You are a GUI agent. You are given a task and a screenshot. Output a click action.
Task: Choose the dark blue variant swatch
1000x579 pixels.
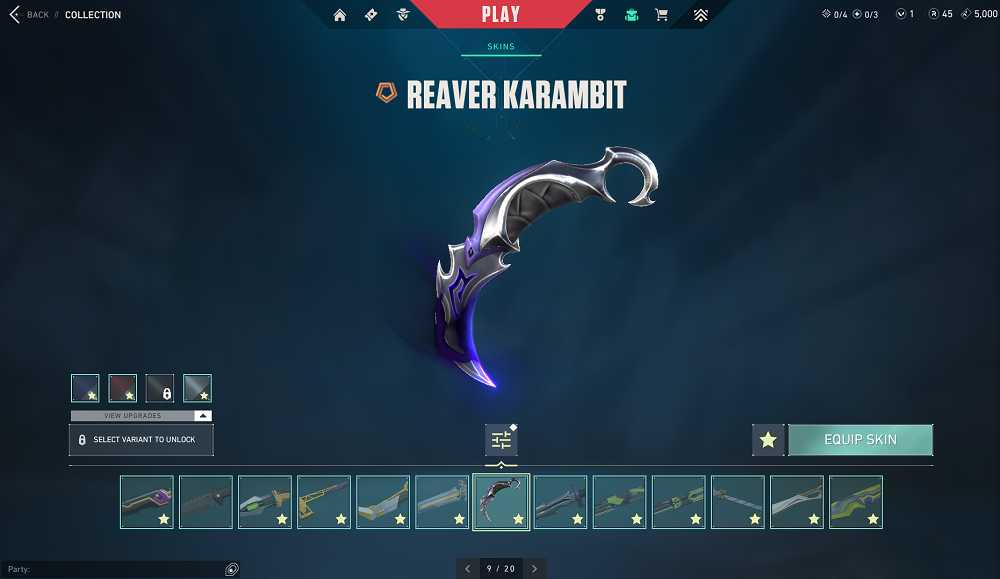point(85,388)
